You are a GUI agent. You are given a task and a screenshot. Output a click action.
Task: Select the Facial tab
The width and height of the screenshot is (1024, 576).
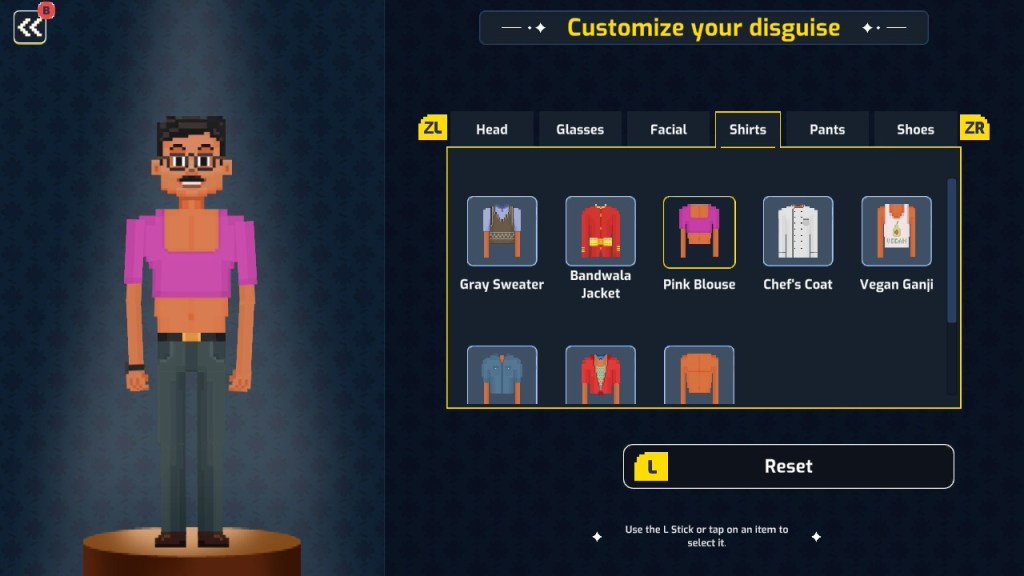(x=668, y=129)
